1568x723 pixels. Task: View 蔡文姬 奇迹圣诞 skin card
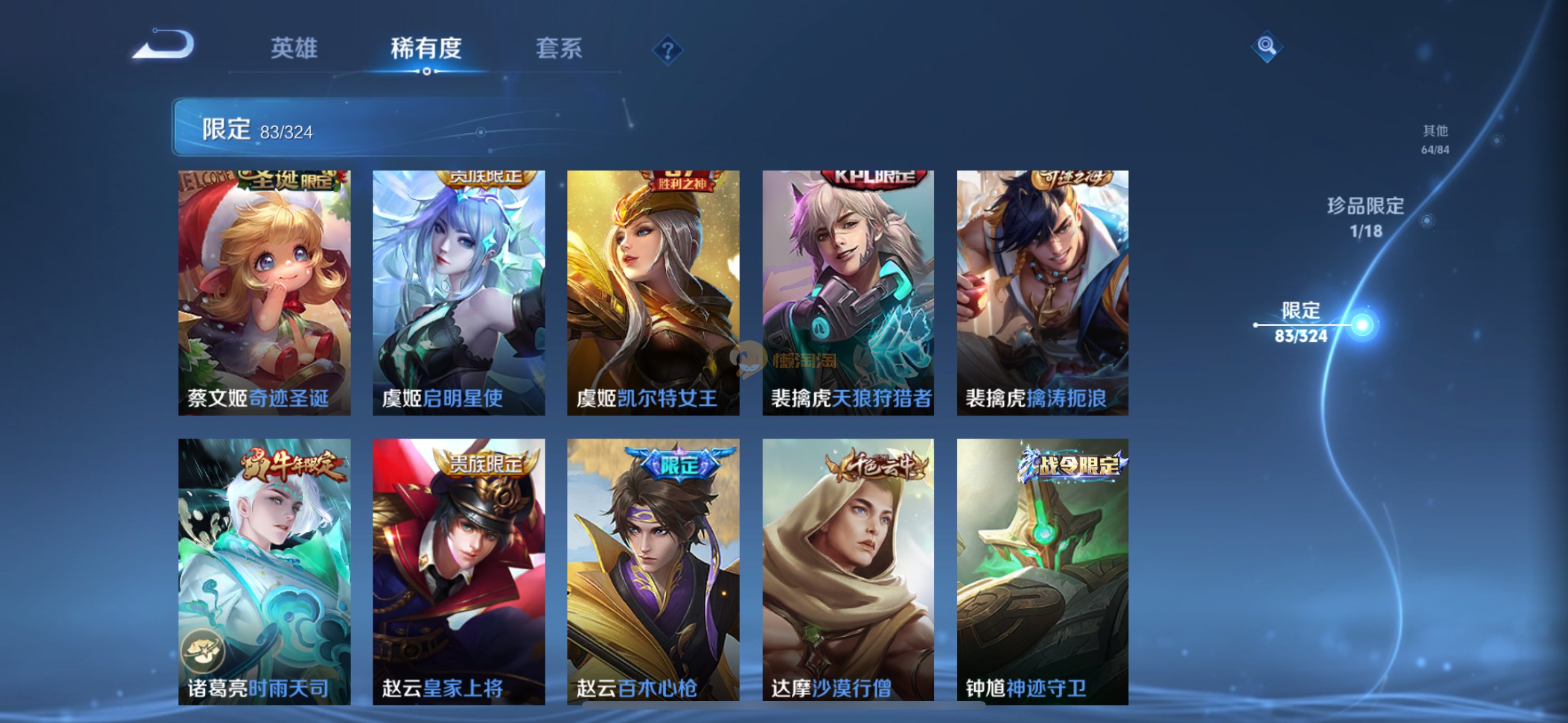[264, 293]
